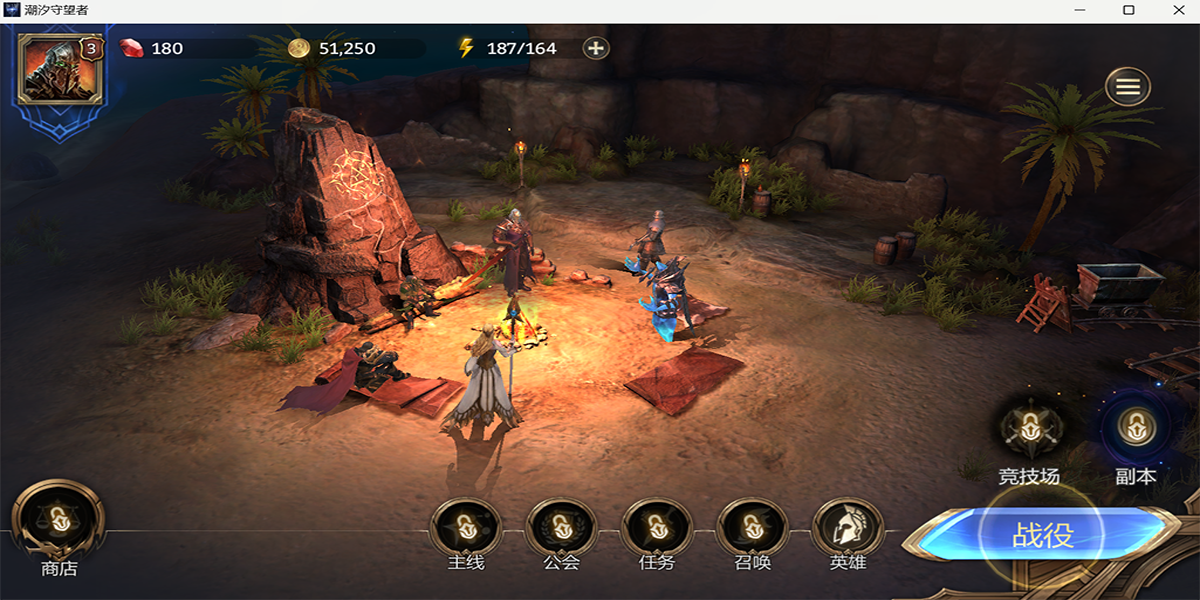Screen dimensions: 1200x600
Task: Open the hamburger menu
Action: (x=1128, y=88)
